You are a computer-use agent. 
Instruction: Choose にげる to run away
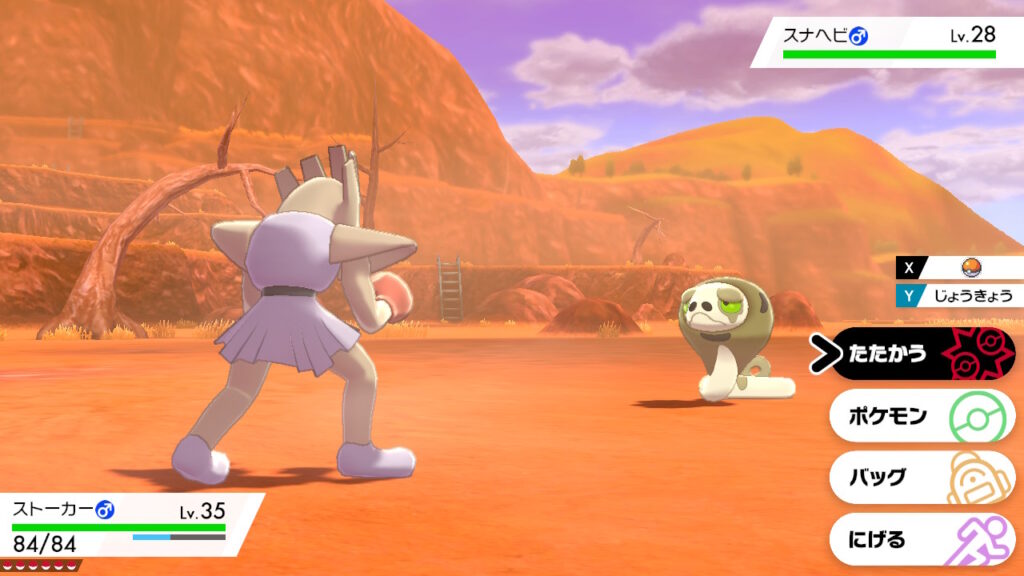pos(920,540)
